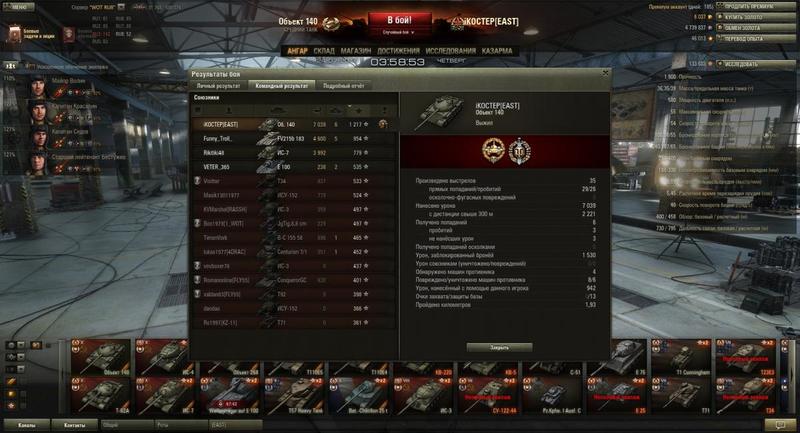Viewport: 800px width, 433px height.
Task: Close the battle results window with X
Action: click(x=604, y=73)
